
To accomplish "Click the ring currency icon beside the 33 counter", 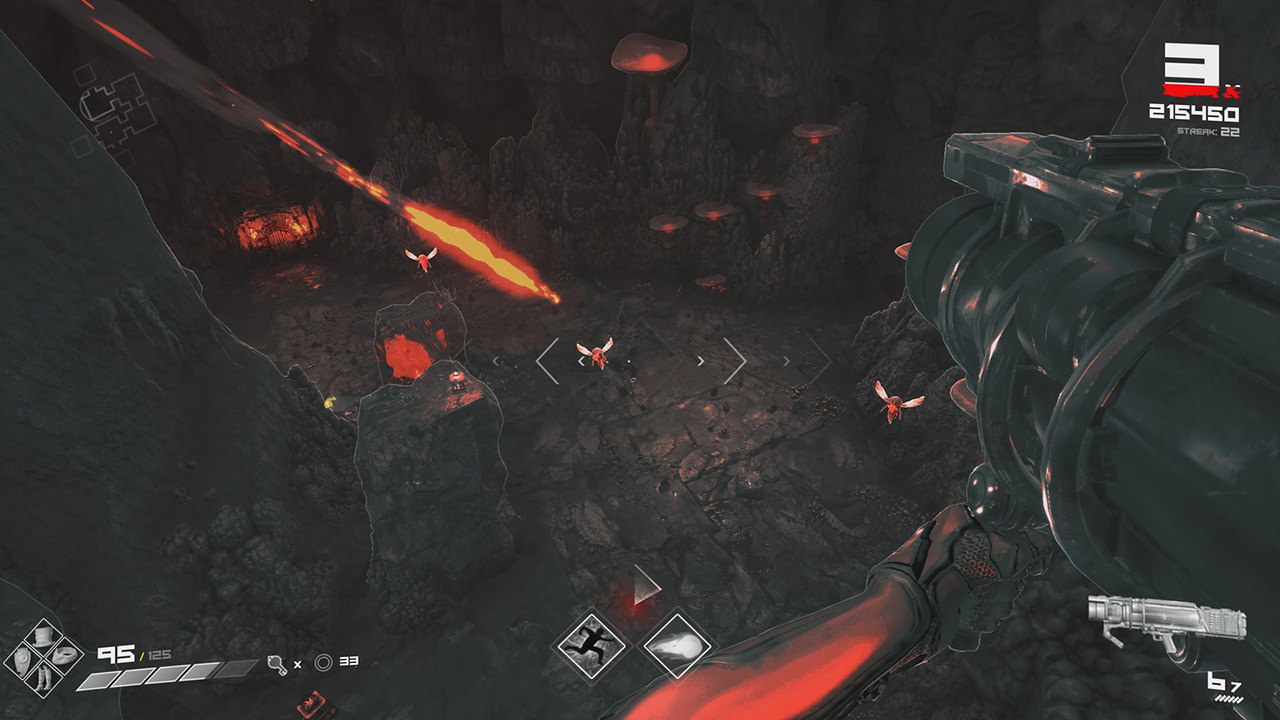I will pyautogui.click(x=322, y=661).
